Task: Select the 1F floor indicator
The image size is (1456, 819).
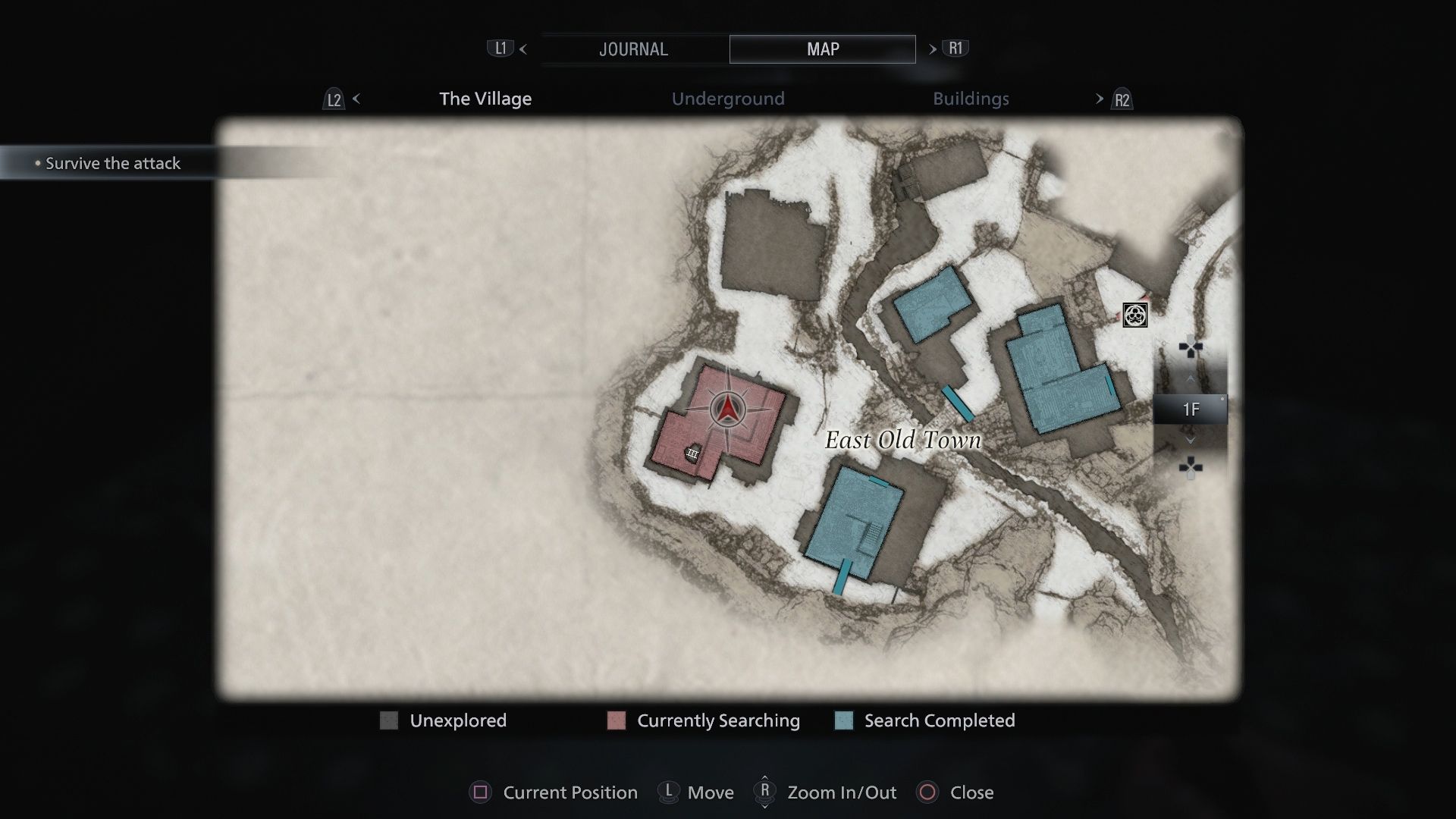Action: (1192, 409)
